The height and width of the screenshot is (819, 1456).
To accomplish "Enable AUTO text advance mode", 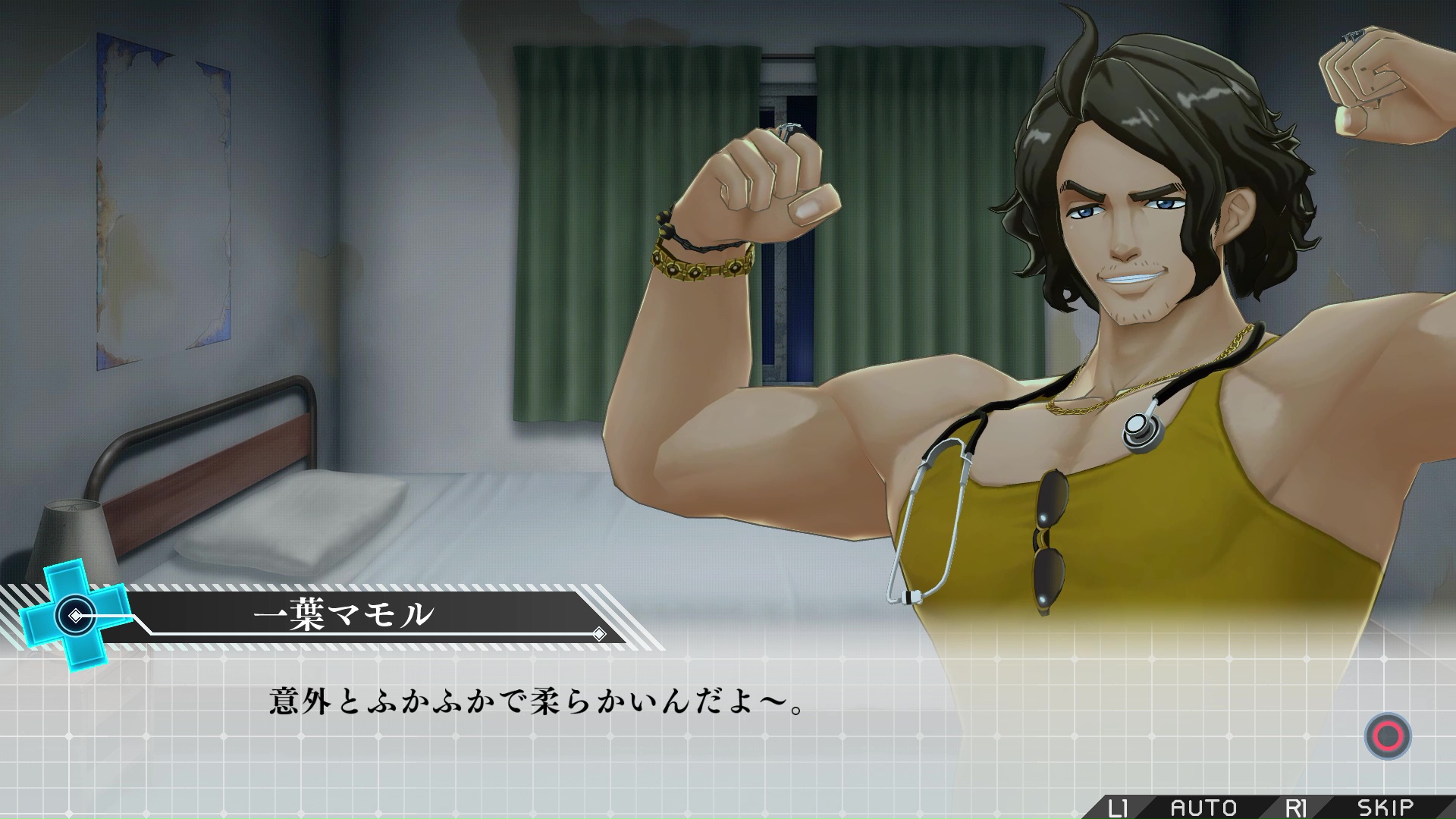I will pyautogui.click(x=1203, y=808).
